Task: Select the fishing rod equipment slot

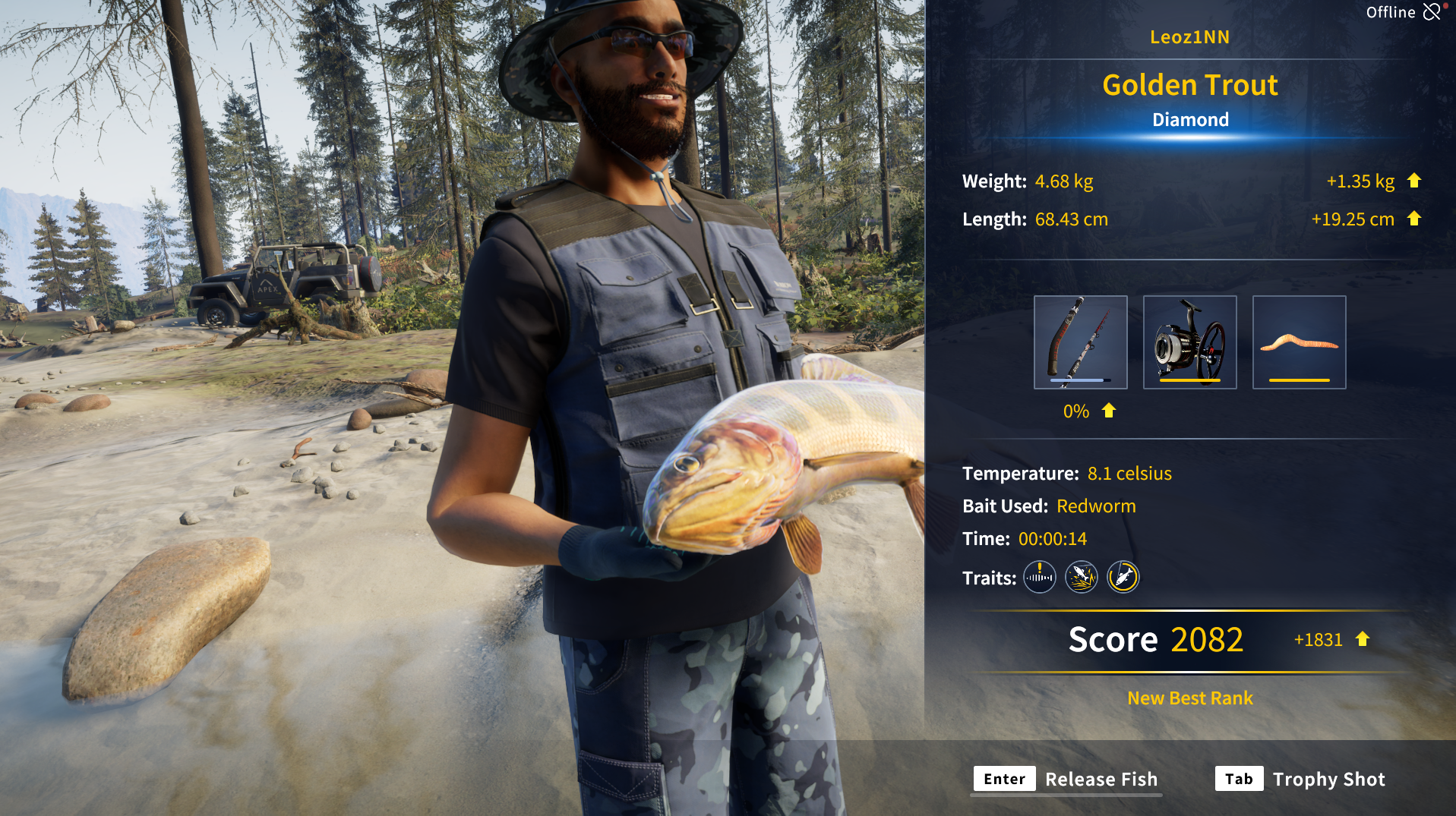Action: coord(1080,342)
